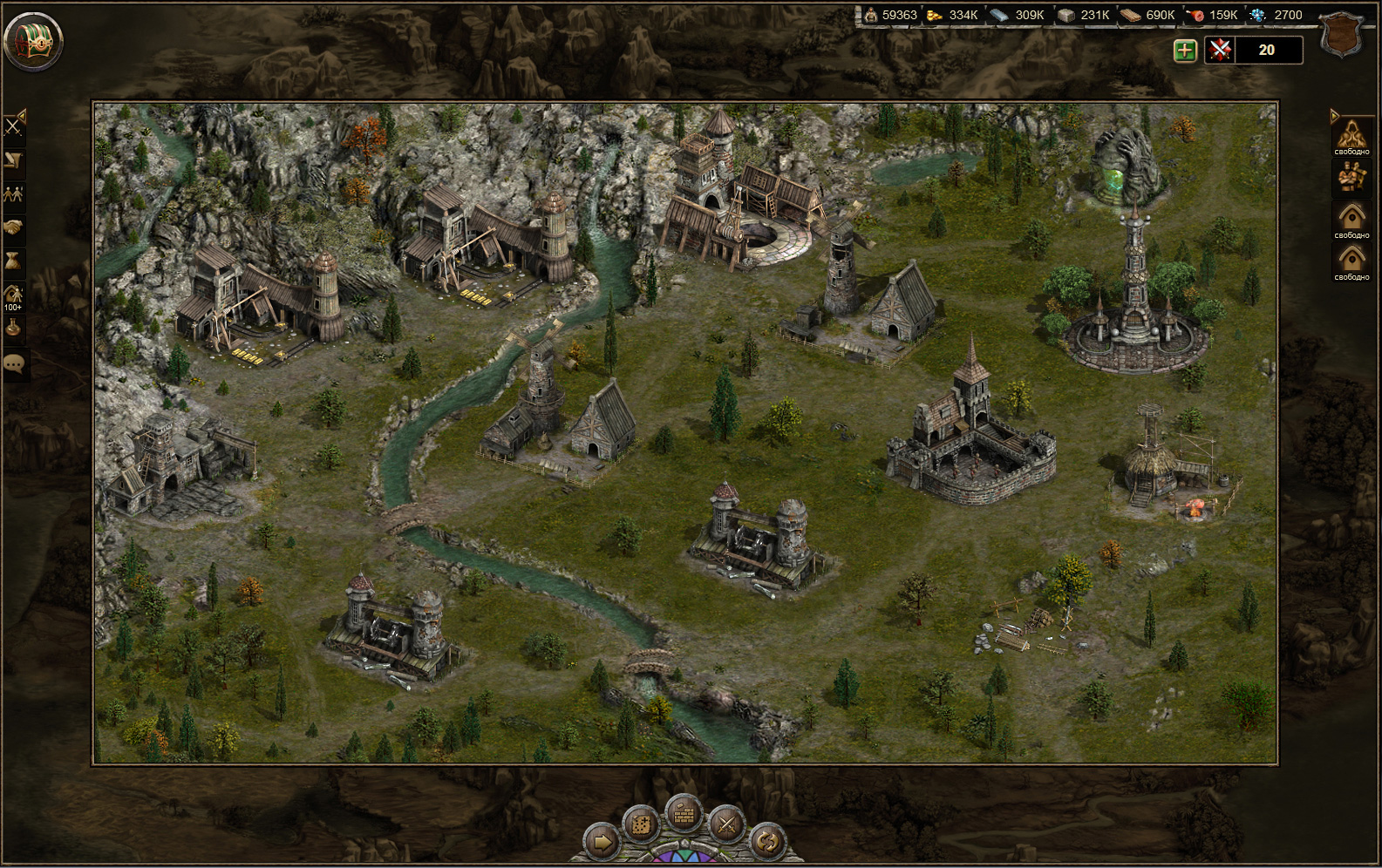The image size is (1382, 868).
Task: Click the gold coins counter showing 334K
Action: (x=952, y=15)
